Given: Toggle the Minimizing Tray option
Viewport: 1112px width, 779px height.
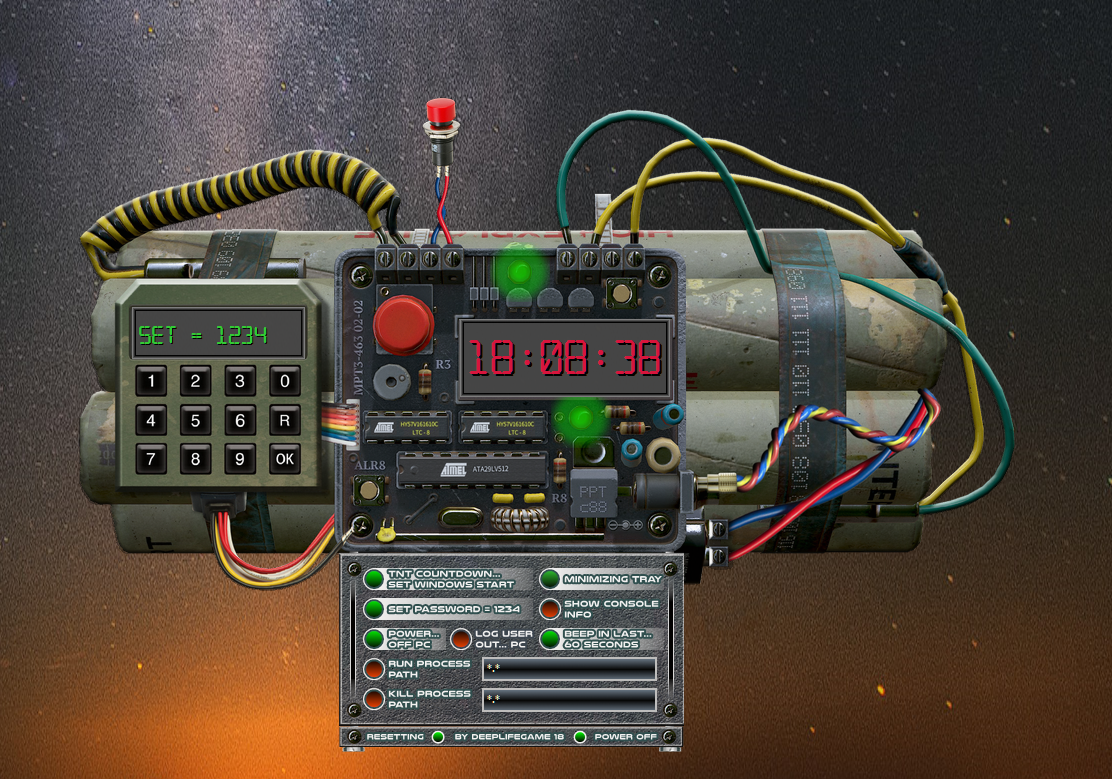Looking at the screenshot, I should [550, 579].
